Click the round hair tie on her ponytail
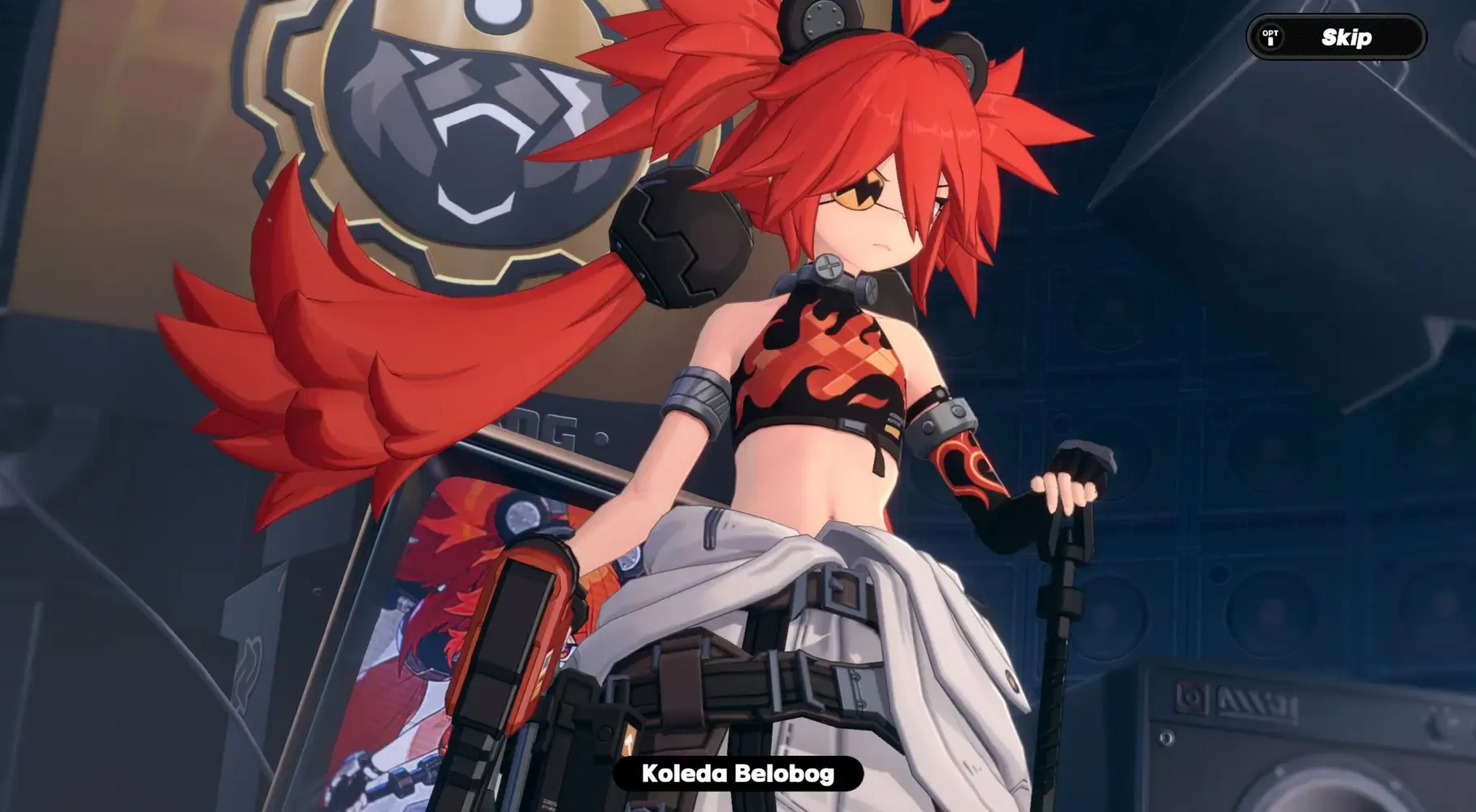 click(x=682, y=235)
